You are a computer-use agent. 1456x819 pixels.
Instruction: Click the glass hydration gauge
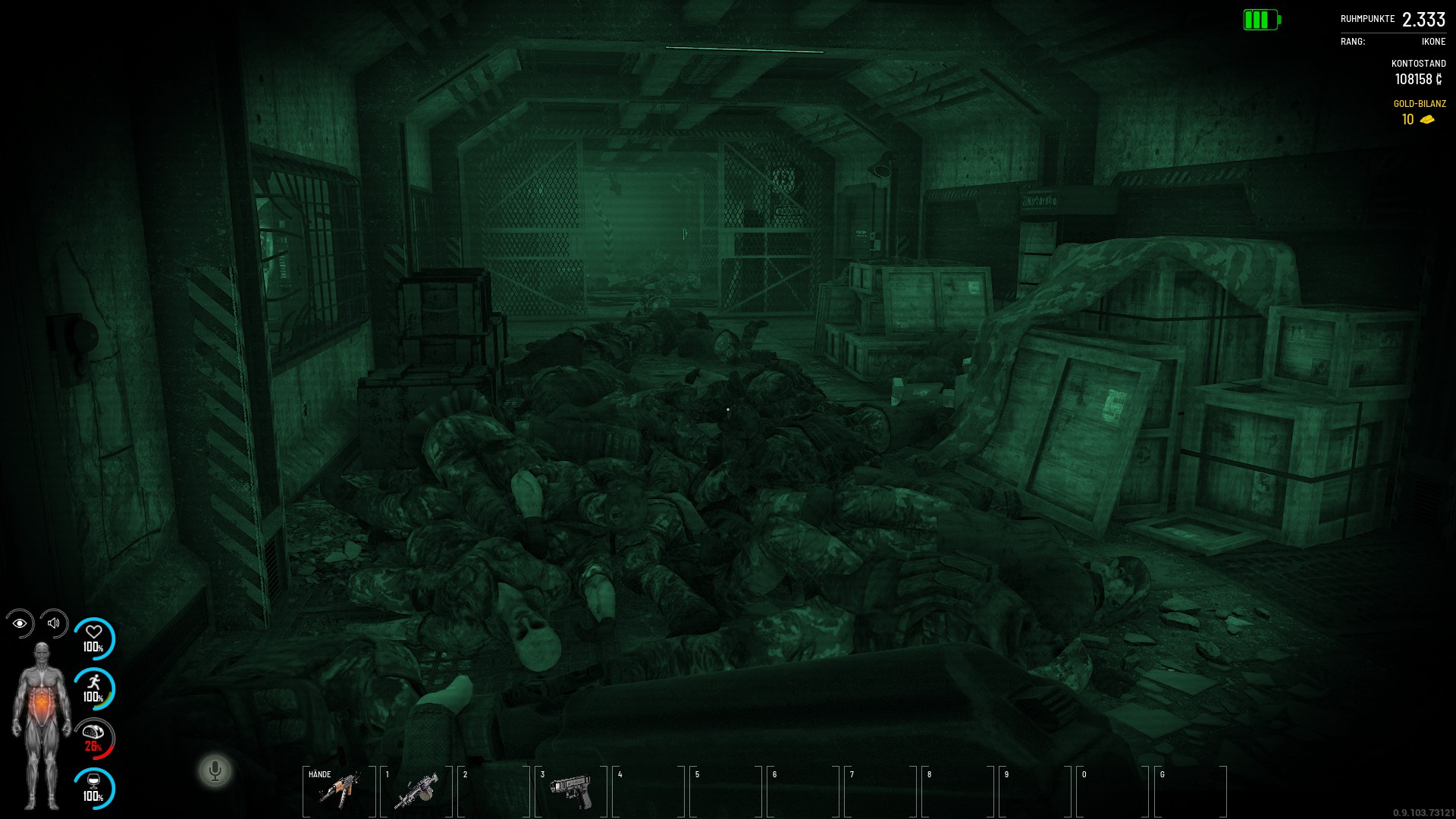[x=94, y=789]
